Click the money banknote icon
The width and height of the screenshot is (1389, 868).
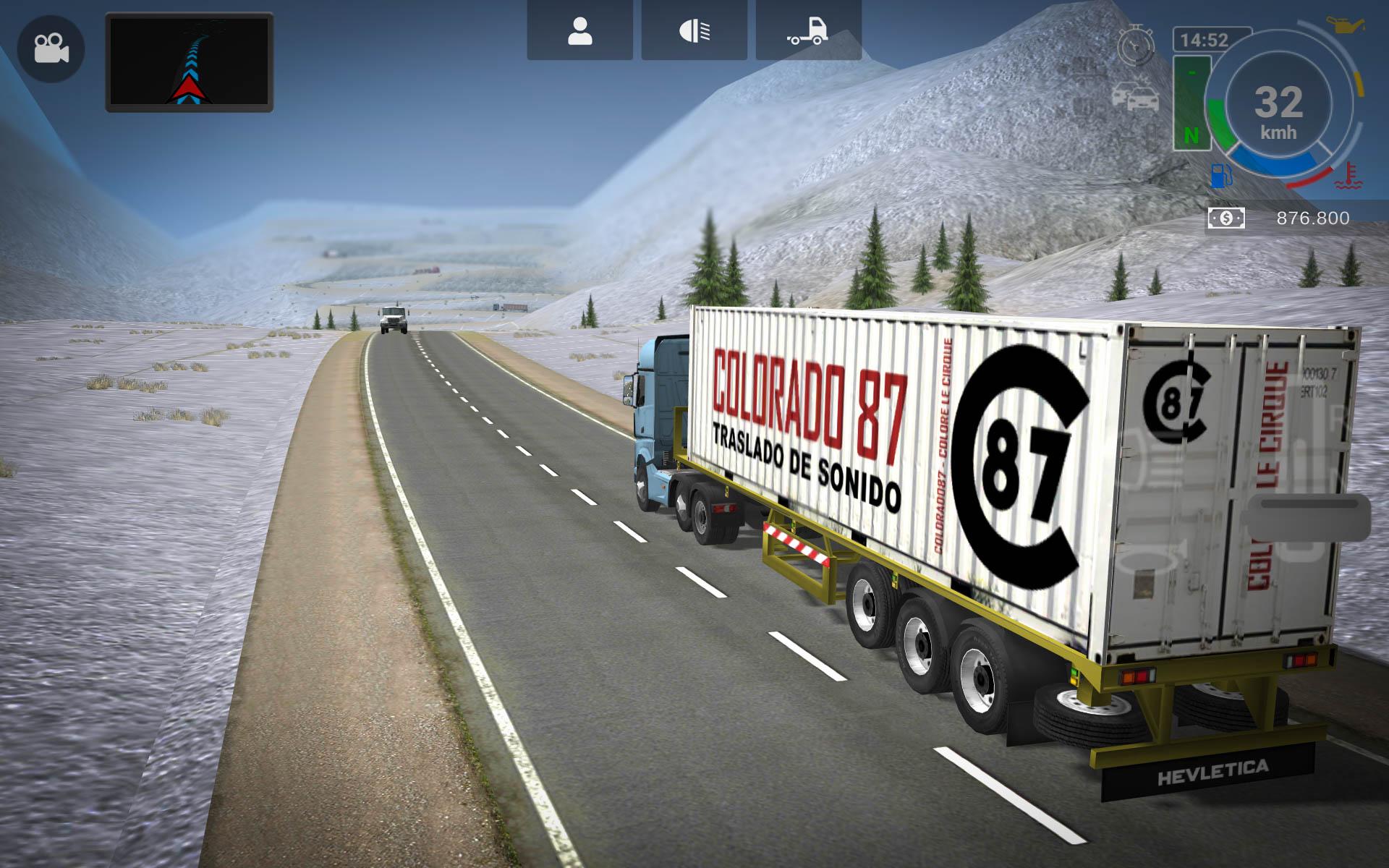1226,218
